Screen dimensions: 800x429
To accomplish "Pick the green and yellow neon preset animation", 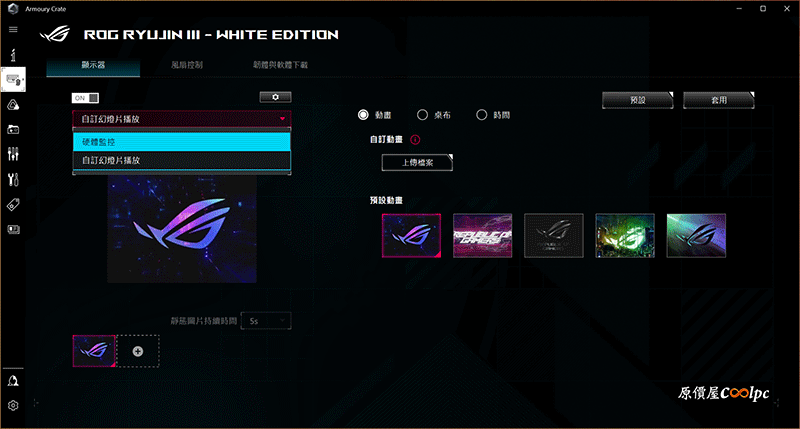I will click(x=624, y=235).
